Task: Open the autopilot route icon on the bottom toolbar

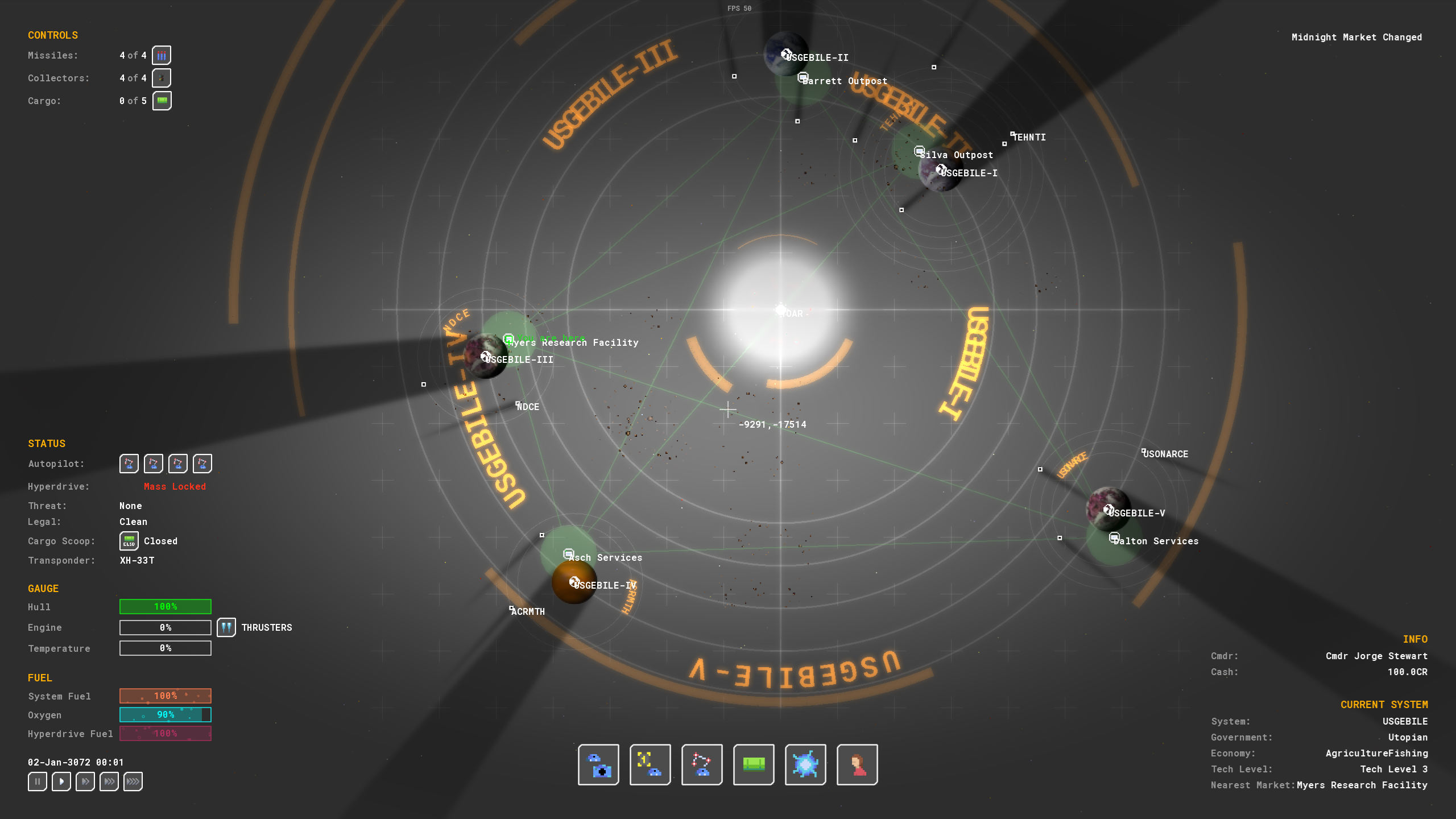Action: (701, 764)
